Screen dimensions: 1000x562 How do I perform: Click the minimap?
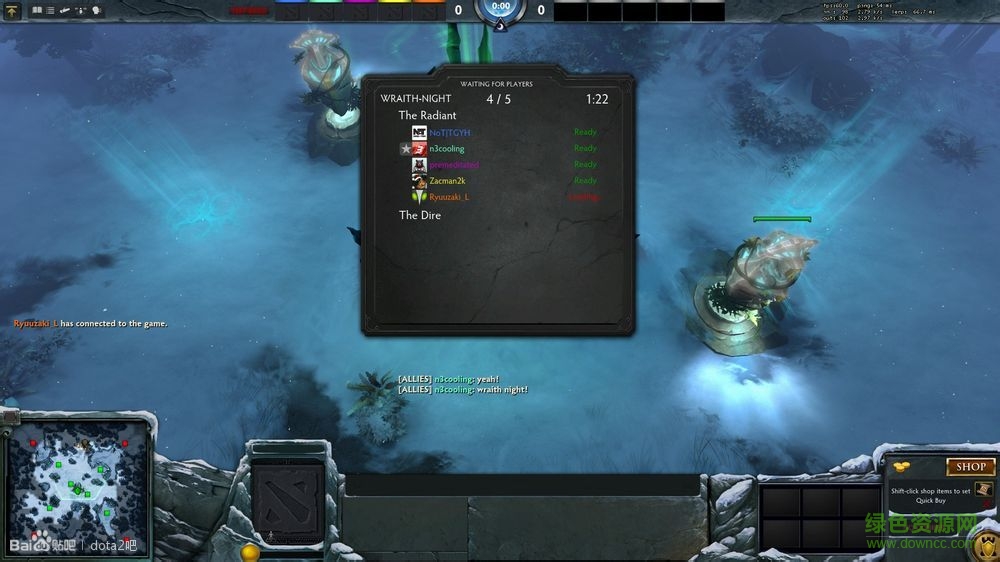pos(79,479)
